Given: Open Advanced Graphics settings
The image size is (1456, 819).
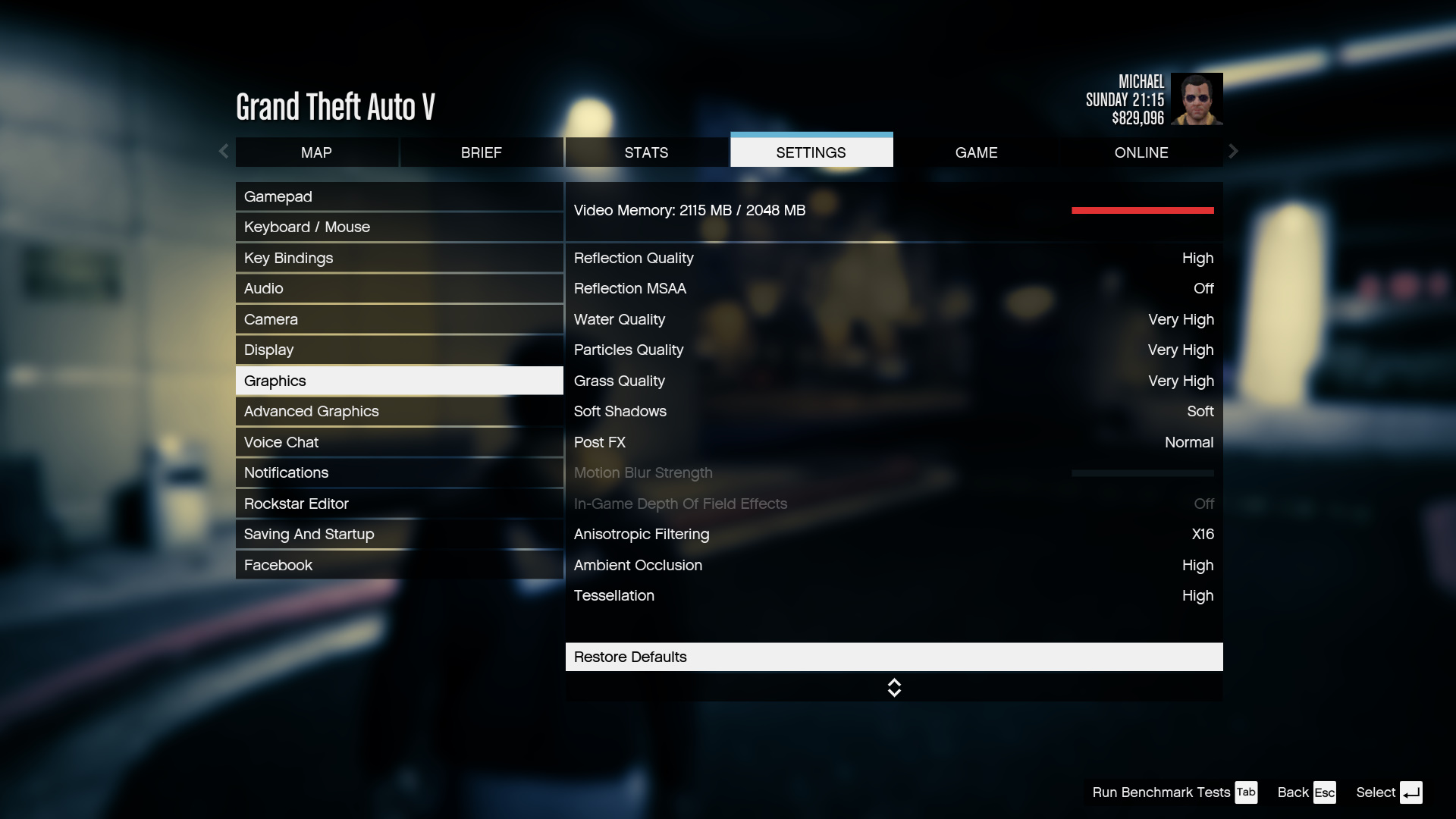Looking at the screenshot, I should coord(399,411).
